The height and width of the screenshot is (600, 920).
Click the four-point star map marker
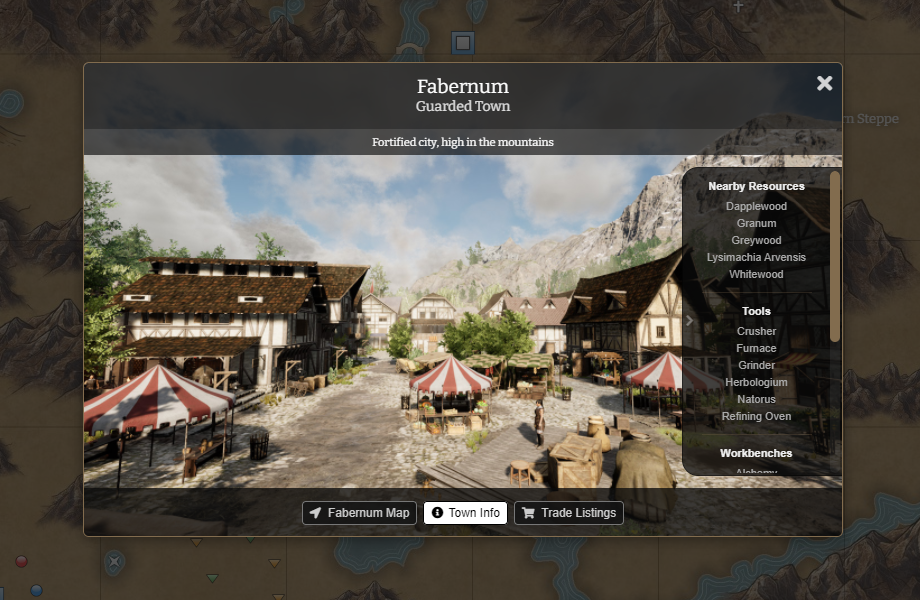click(x=115, y=561)
